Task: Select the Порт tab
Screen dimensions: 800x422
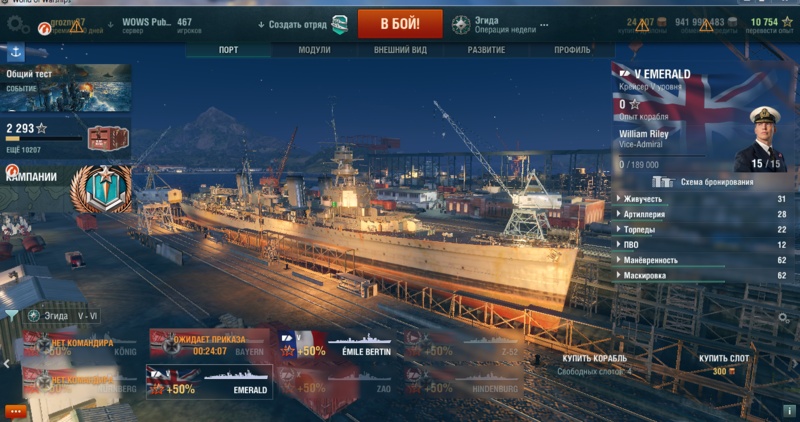Action: [228, 49]
